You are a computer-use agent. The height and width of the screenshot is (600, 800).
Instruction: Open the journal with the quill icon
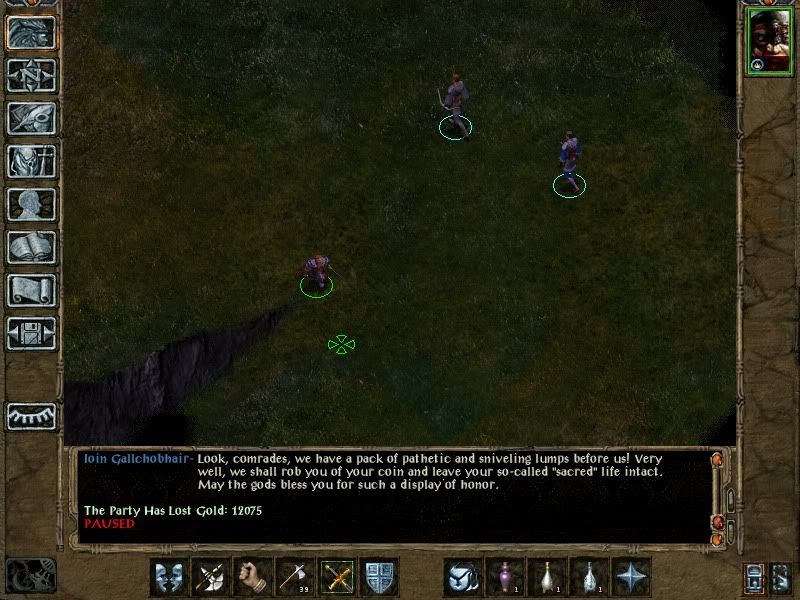click(x=31, y=117)
